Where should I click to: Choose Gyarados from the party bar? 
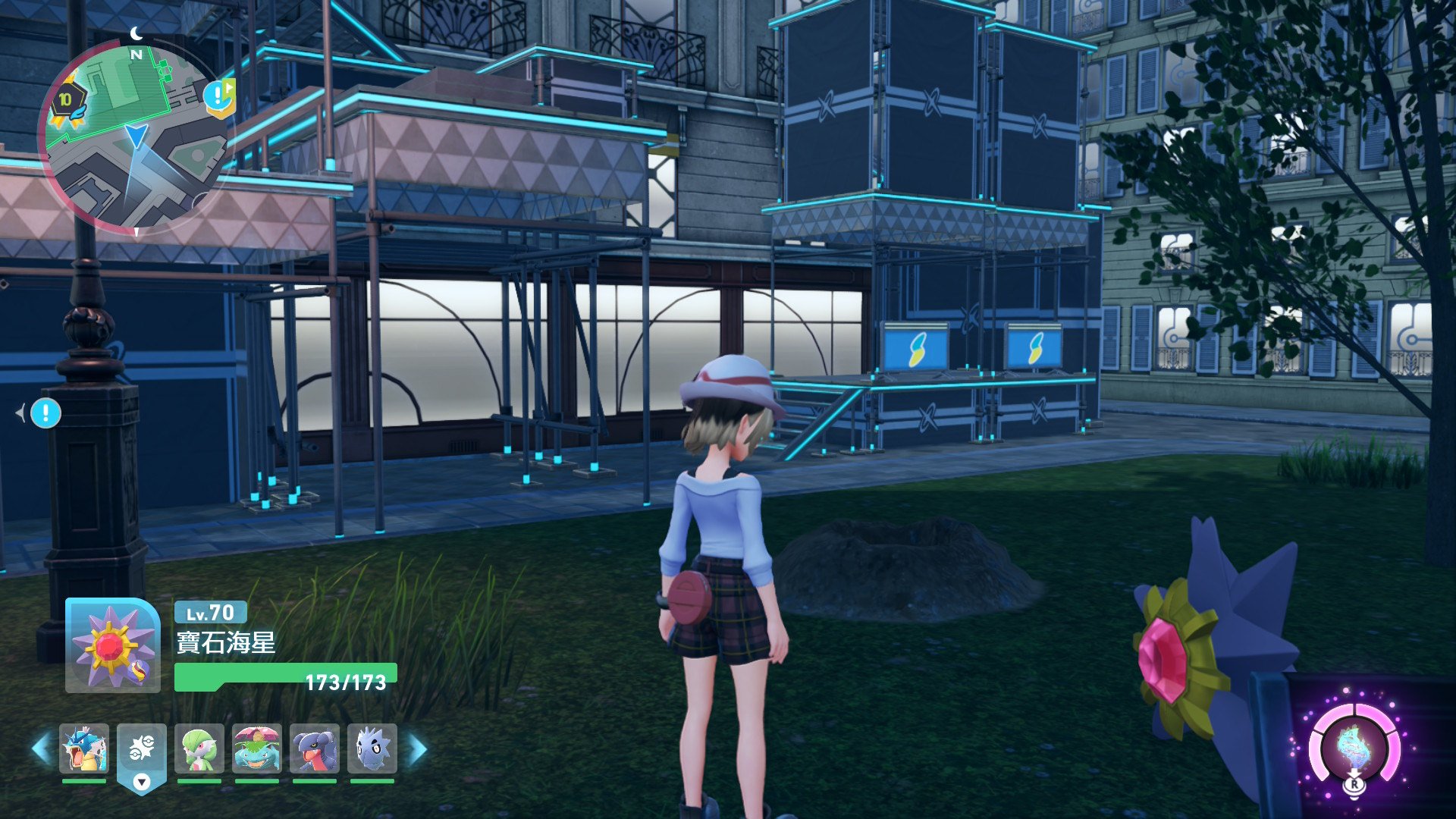point(84,748)
